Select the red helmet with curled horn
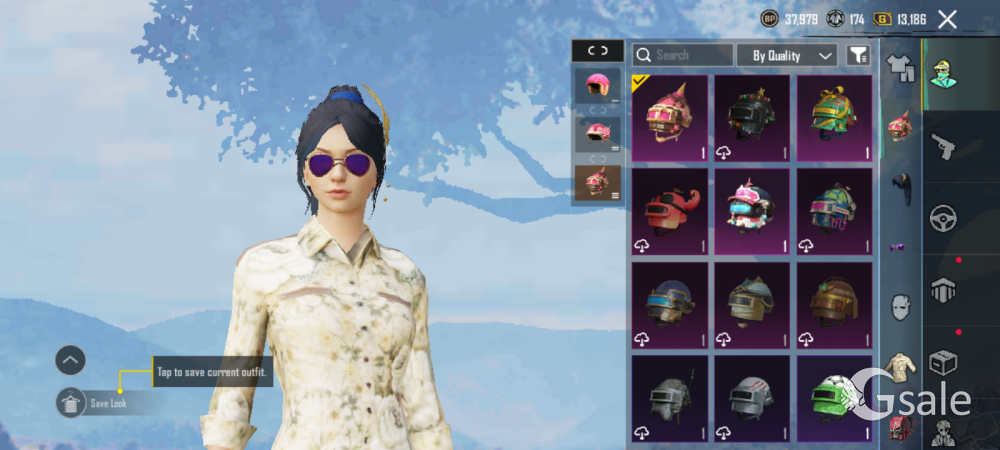1000x450 pixels. [669, 211]
